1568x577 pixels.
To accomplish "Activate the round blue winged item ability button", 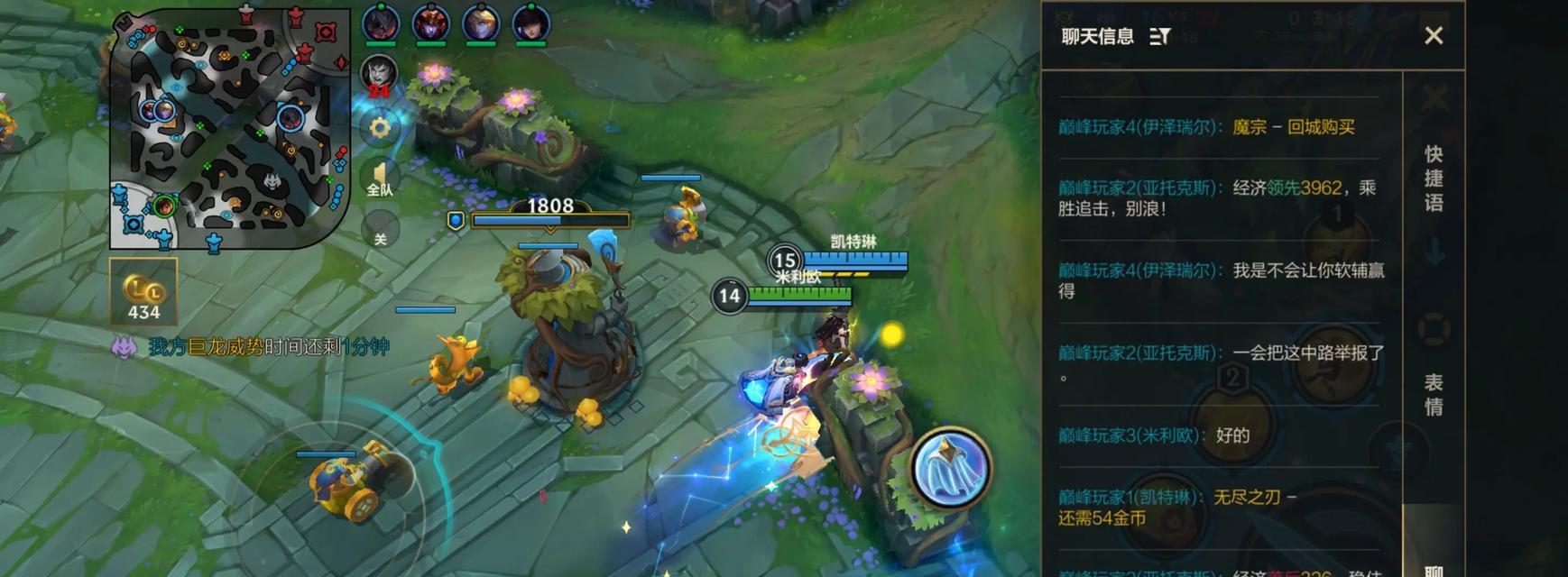I will (x=950, y=467).
